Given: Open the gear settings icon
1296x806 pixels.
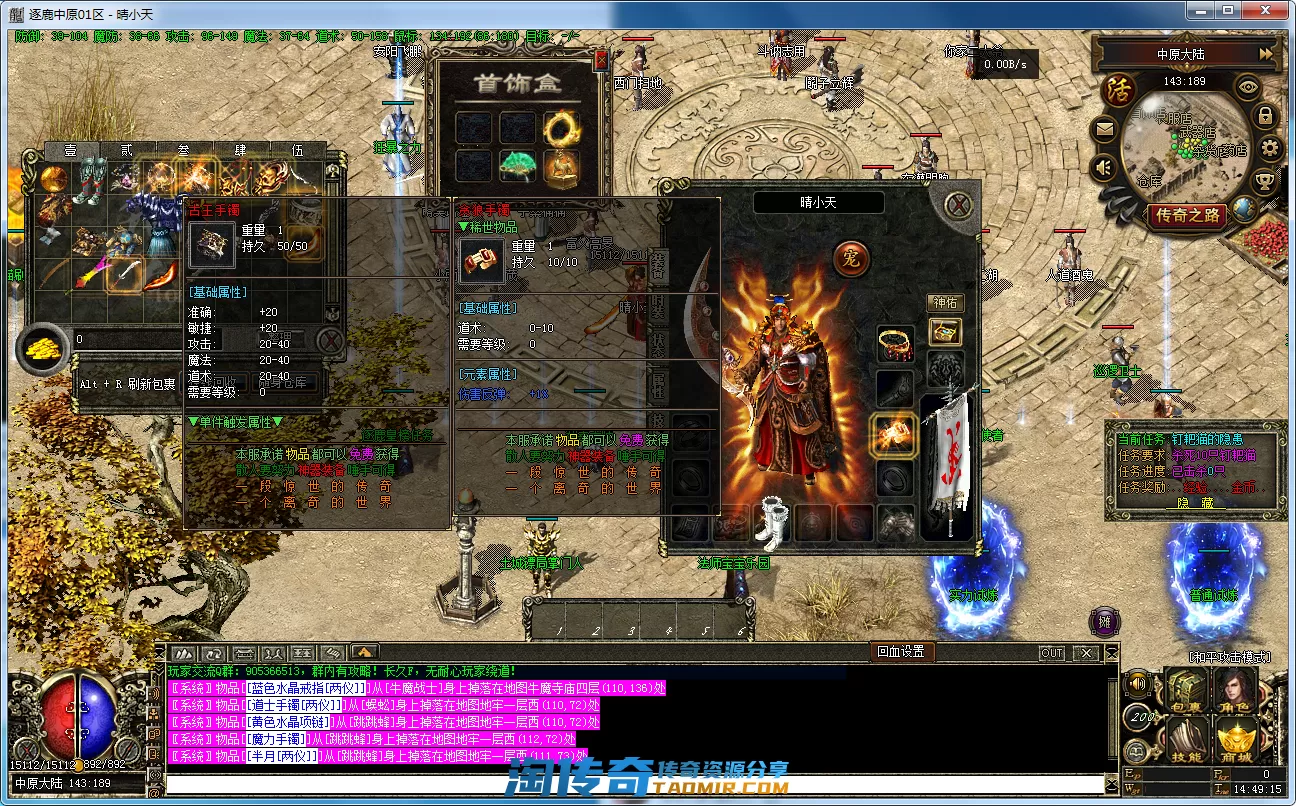Looking at the screenshot, I should pyautogui.click(x=1270, y=149).
